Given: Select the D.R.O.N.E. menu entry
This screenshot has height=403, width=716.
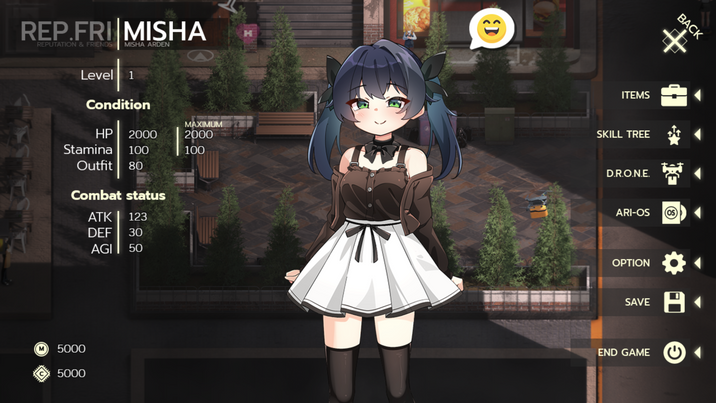Looking at the screenshot, I should [673, 173].
